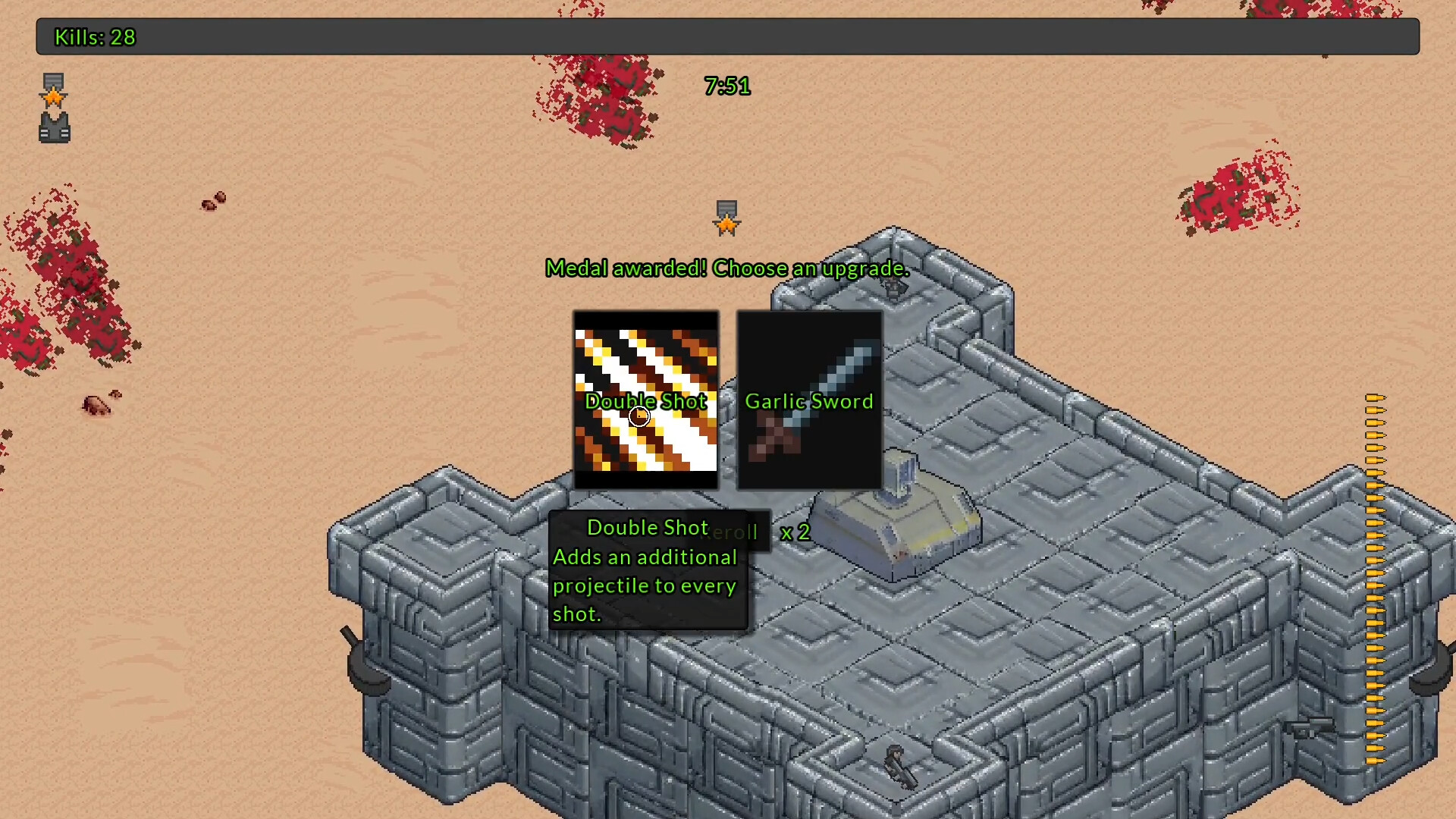Click the top bullet in the ammo column
The height and width of the screenshot is (819, 1456).
(x=1376, y=400)
